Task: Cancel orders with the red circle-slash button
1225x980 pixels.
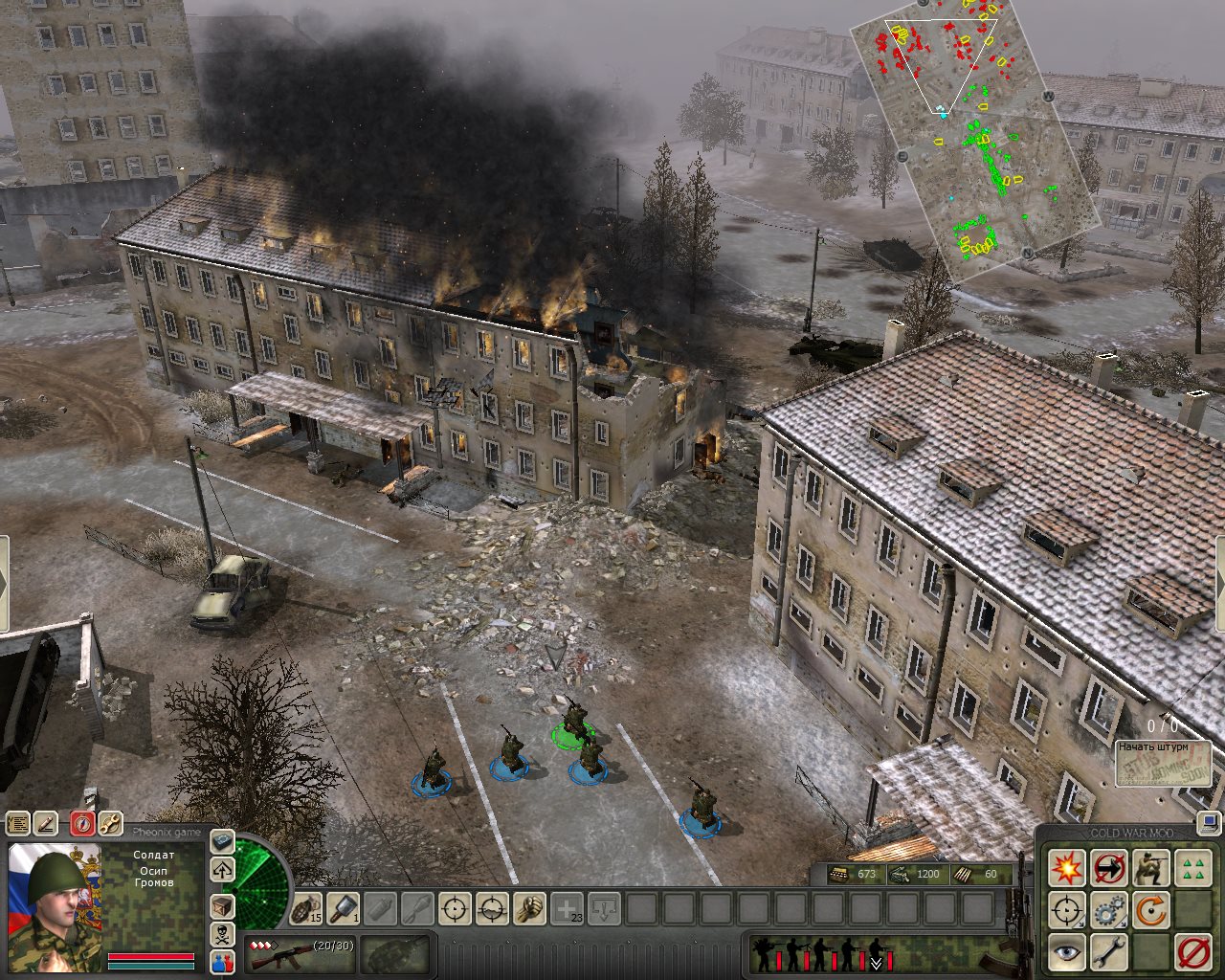Action: (x=1192, y=952)
